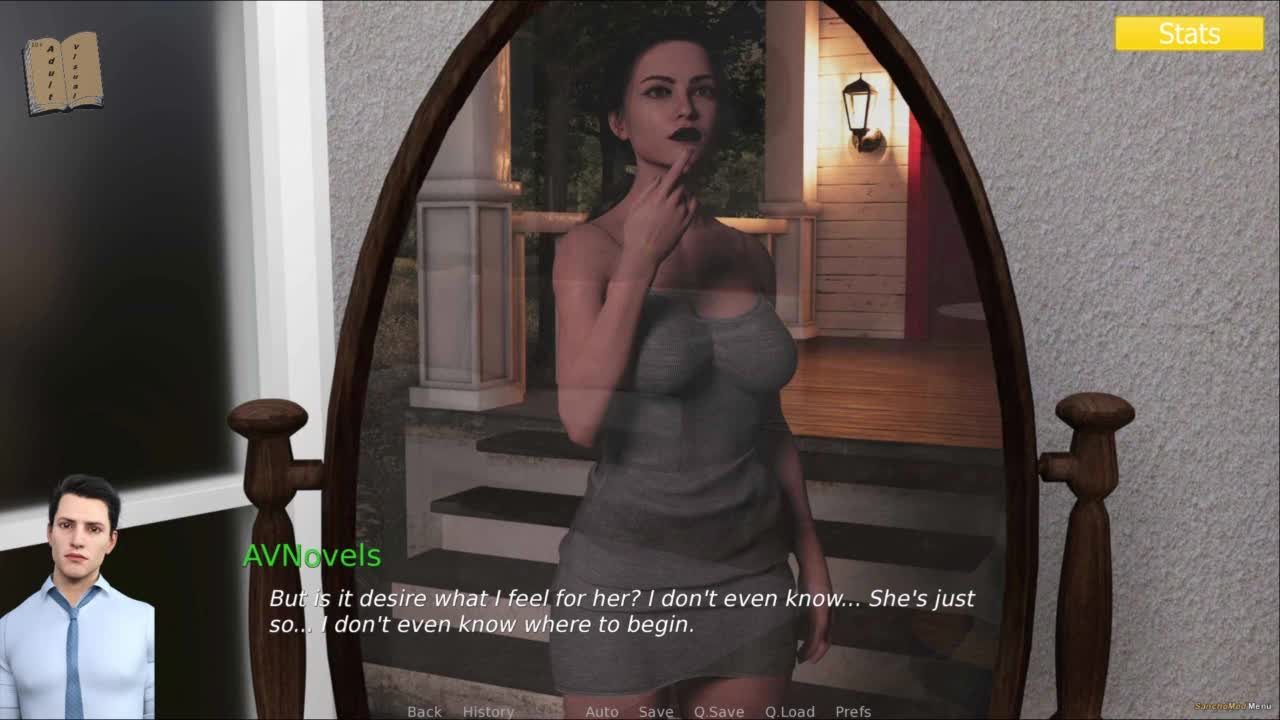Go Back in the quick menu
Screen dimensions: 1280x720
tap(424, 711)
